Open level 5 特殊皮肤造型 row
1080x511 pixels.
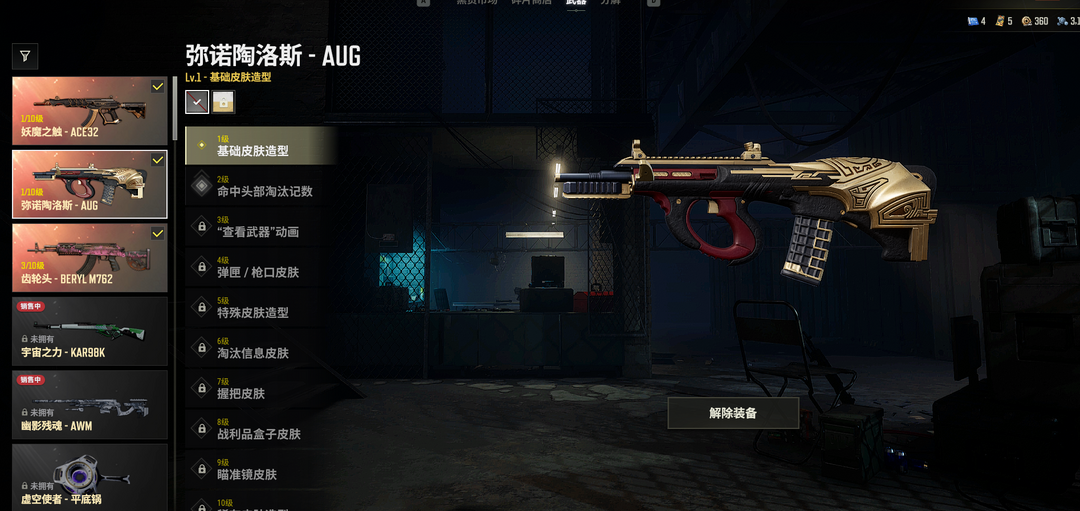pos(260,307)
